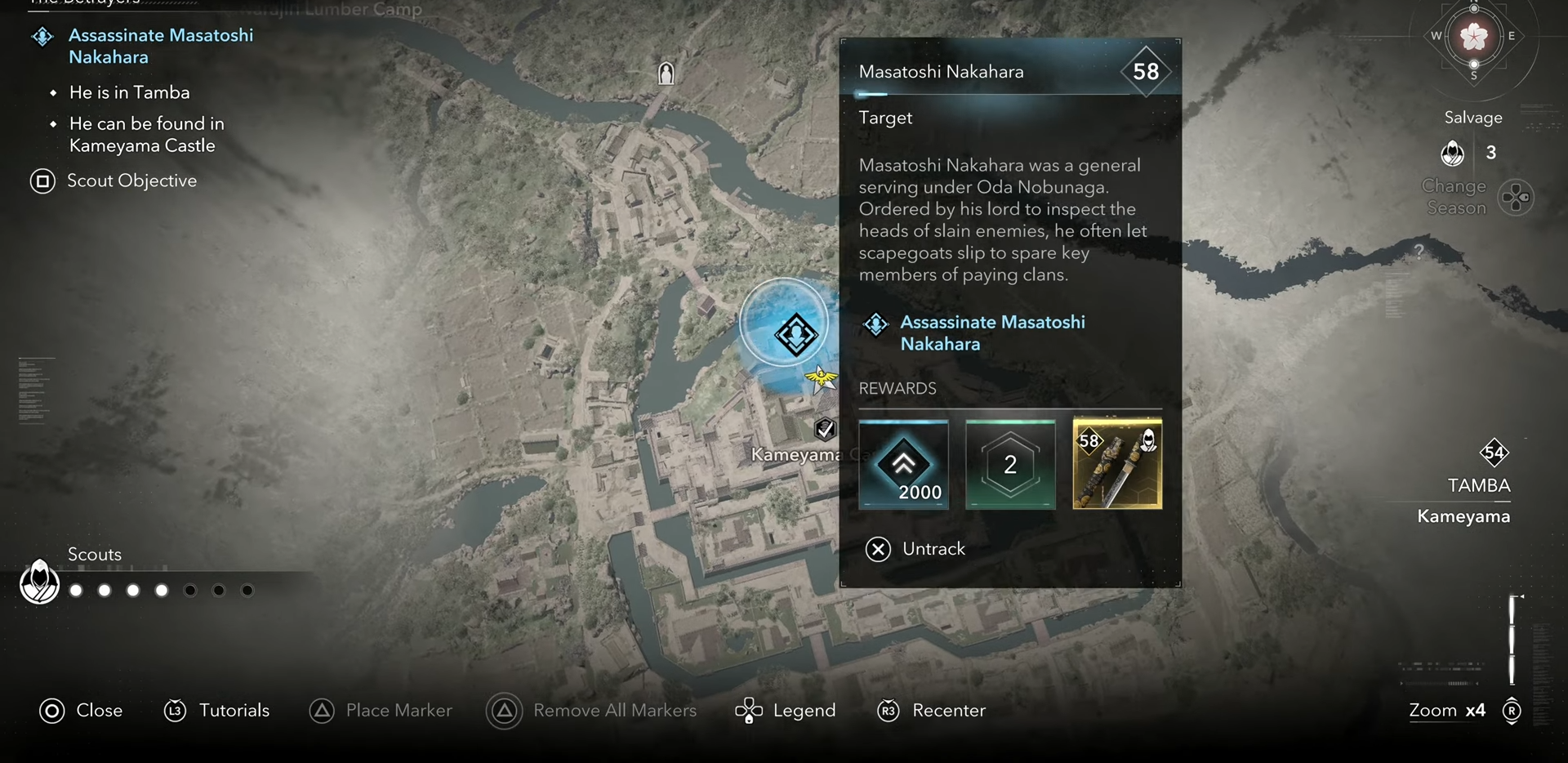Open the map Tutorials
Image resolution: width=1568 pixels, height=763 pixels.
(x=216, y=711)
